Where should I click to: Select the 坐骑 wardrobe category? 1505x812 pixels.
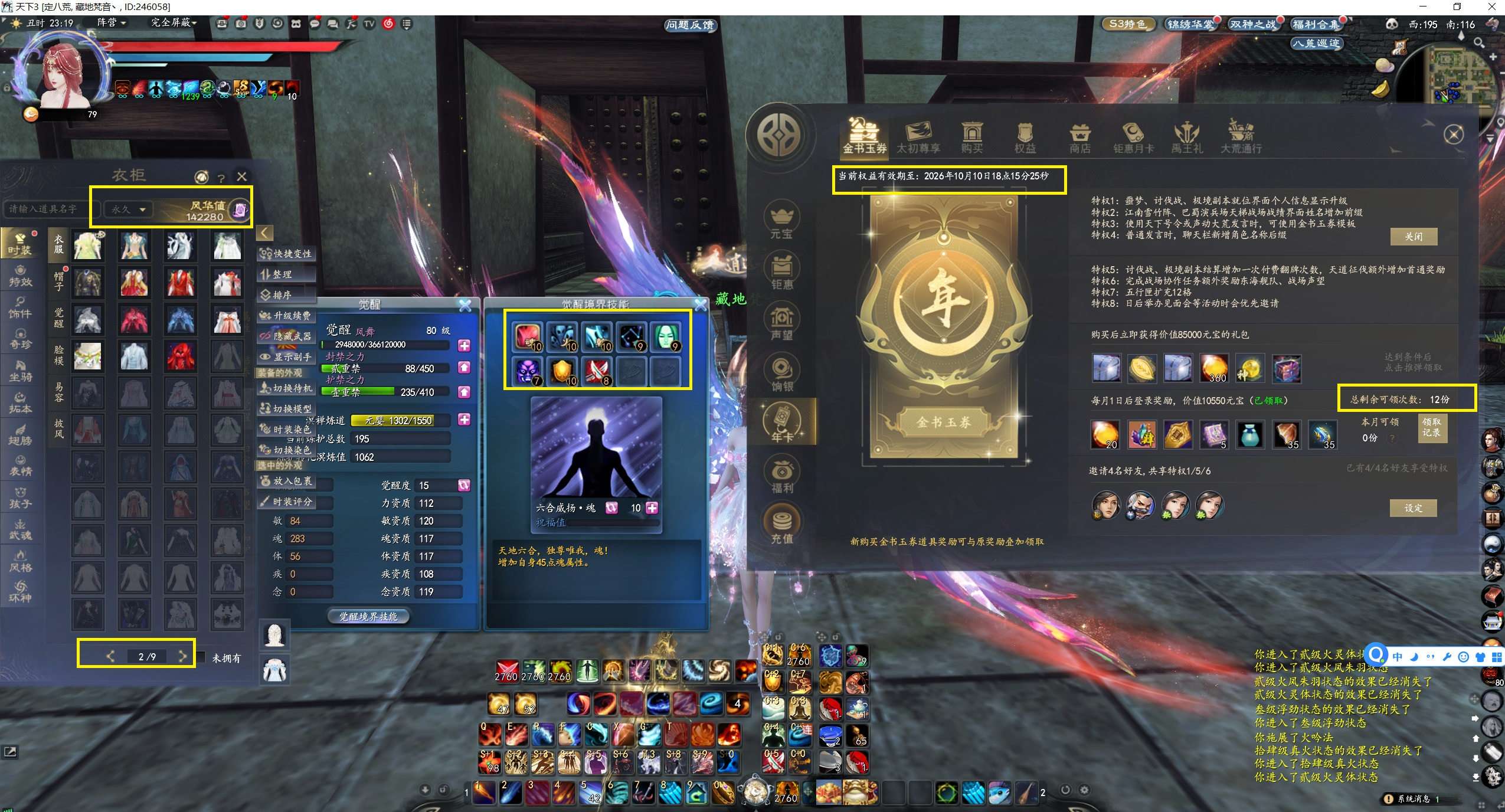[x=20, y=371]
